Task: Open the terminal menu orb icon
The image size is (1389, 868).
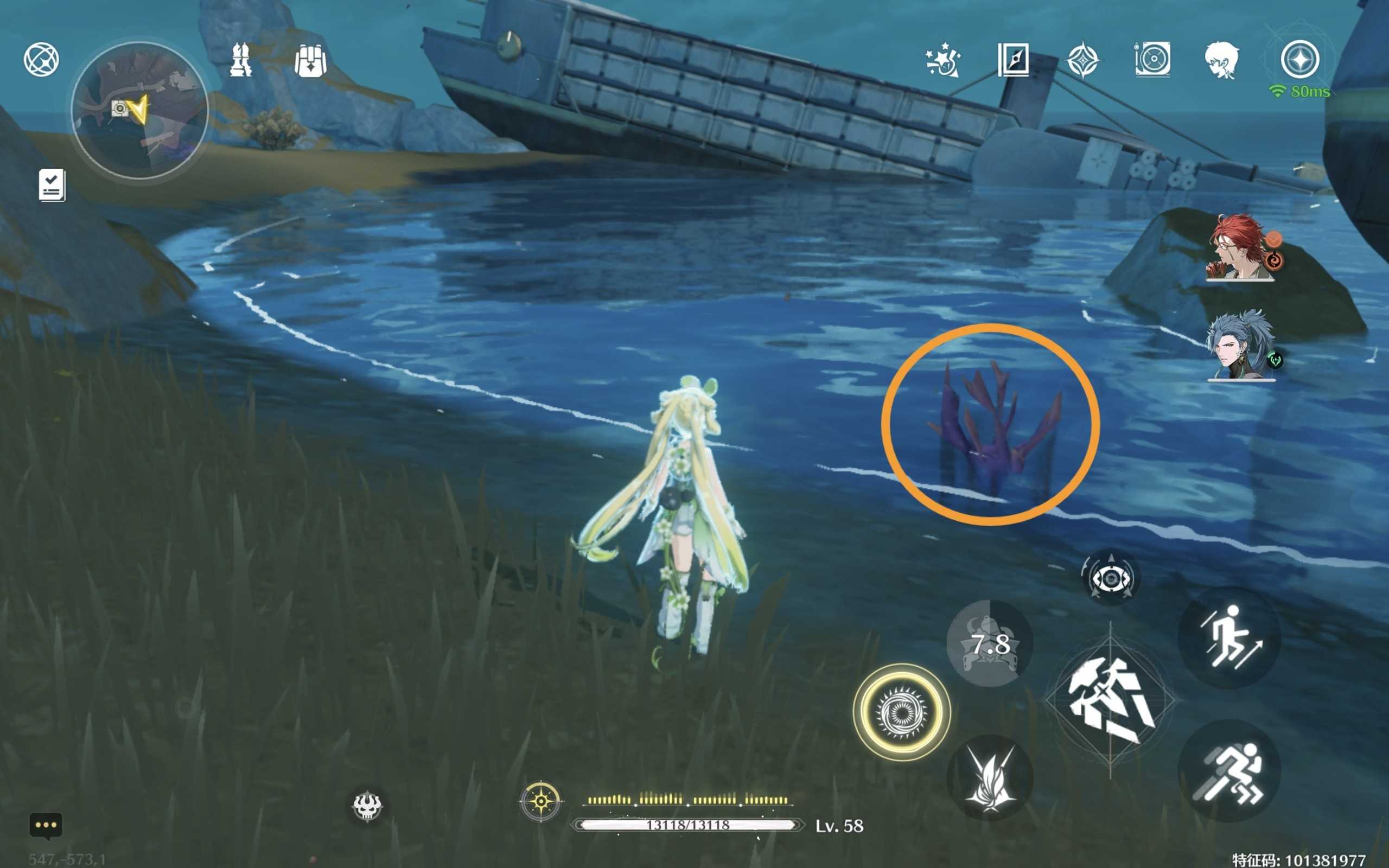Action: click(41, 59)
